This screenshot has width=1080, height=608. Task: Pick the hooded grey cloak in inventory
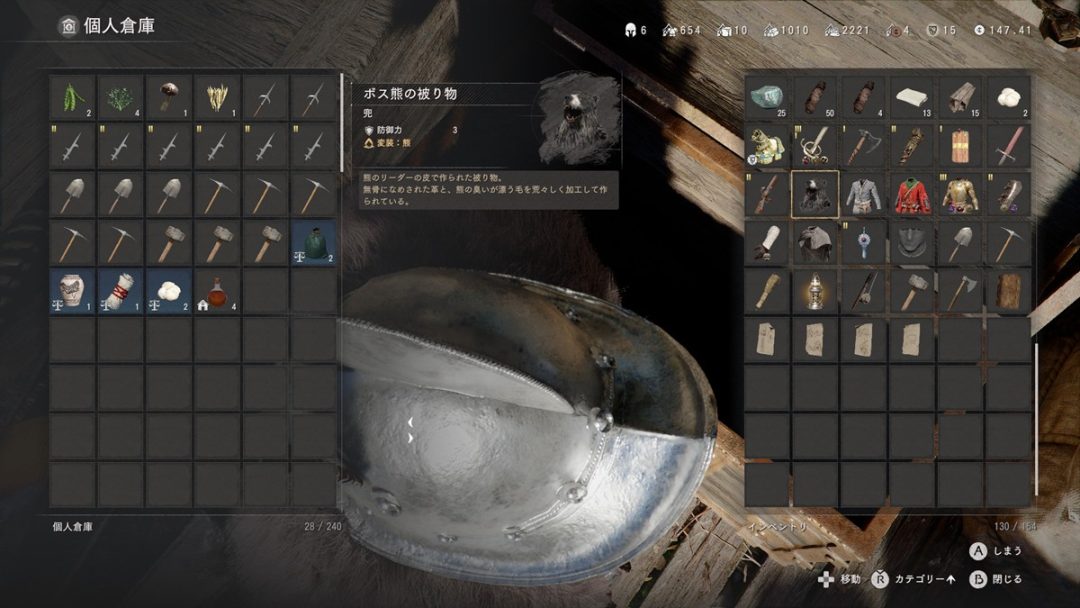[x=815, y=243]
